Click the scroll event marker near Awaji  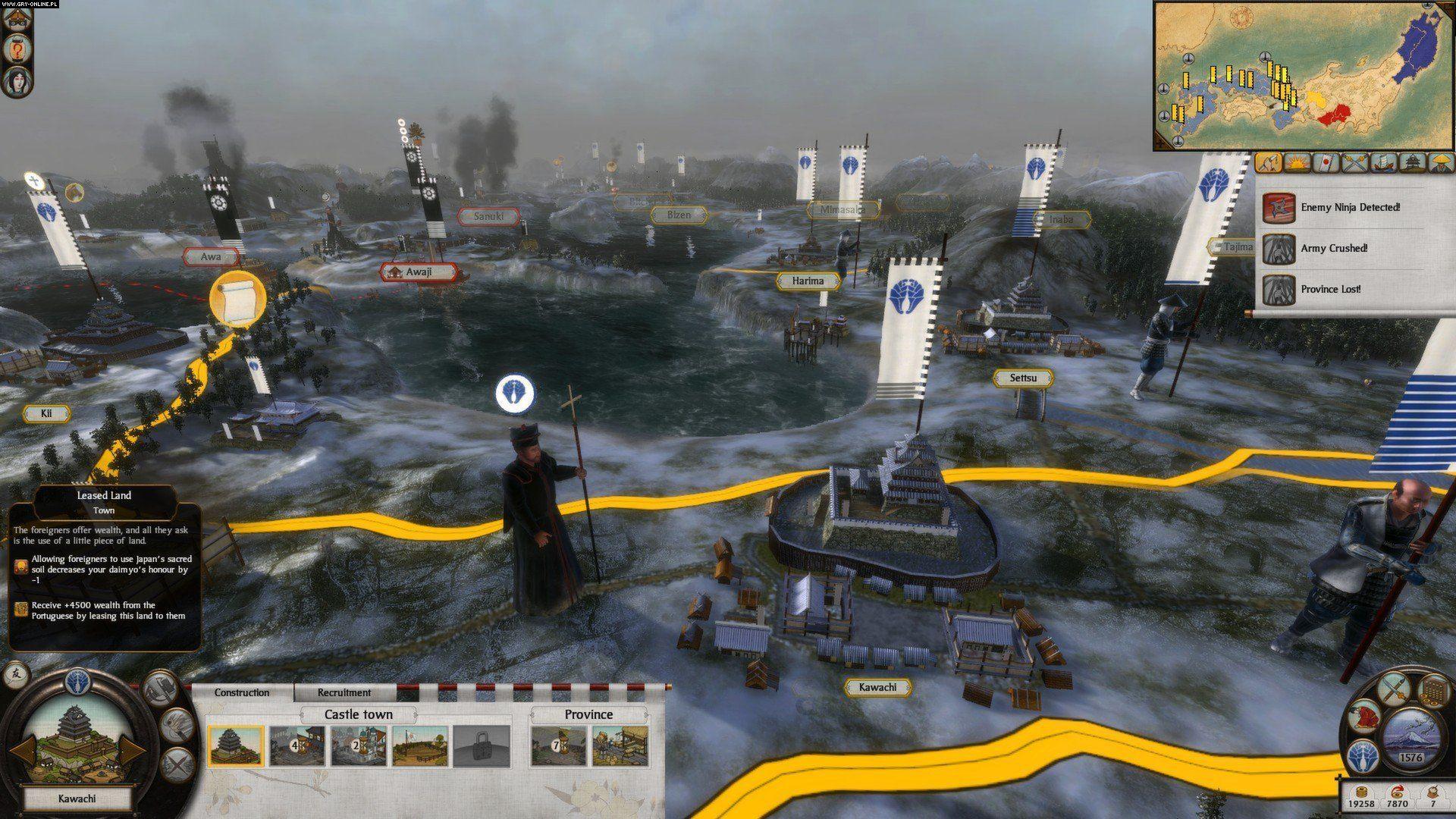pos(237,297)
